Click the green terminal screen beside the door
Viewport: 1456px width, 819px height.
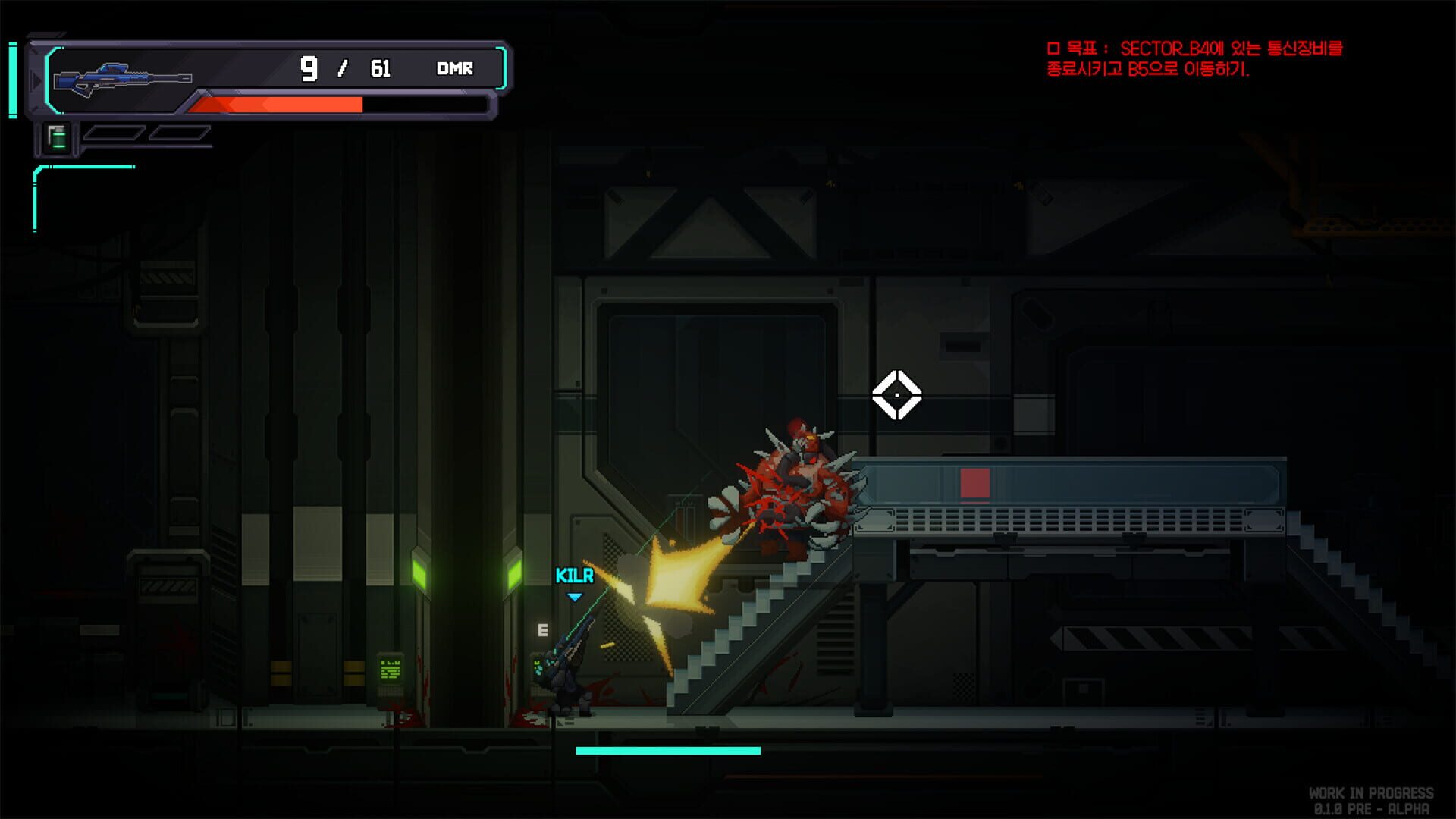pyautogui.click(x=388, y=669)
